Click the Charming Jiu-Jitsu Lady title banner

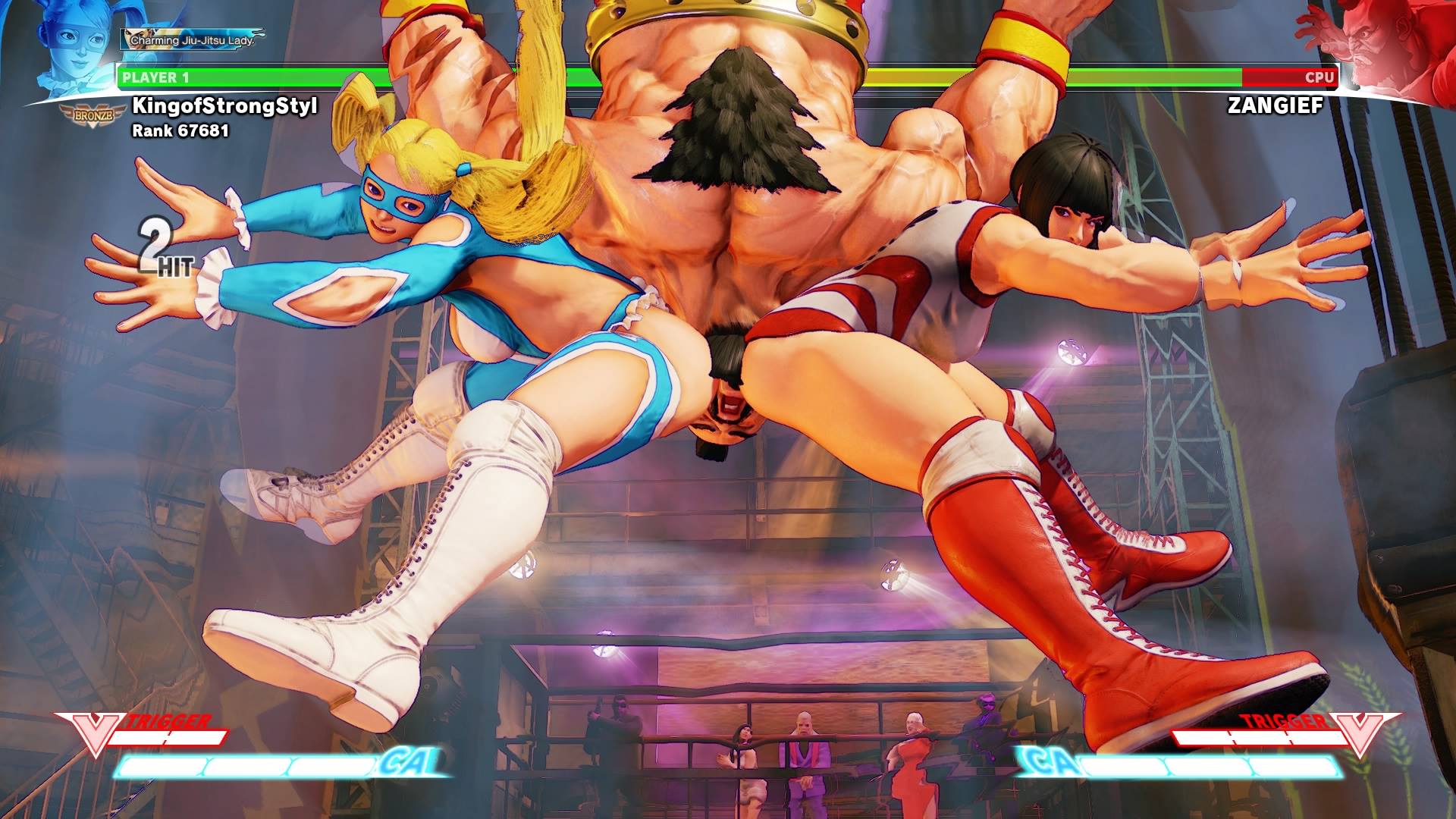(x=192, y=39)
